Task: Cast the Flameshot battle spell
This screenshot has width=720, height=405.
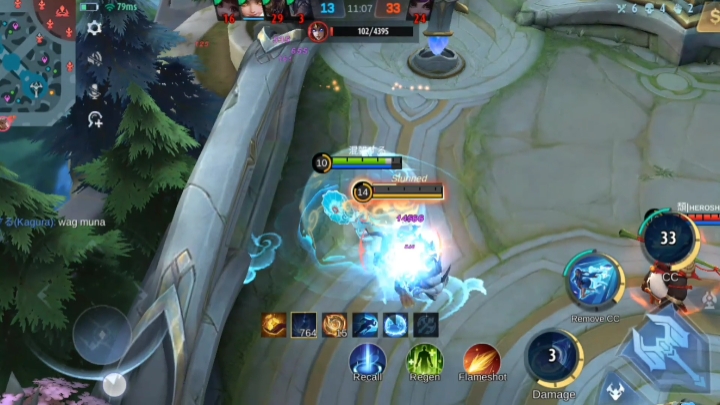Action: click(x=482, y=359)
